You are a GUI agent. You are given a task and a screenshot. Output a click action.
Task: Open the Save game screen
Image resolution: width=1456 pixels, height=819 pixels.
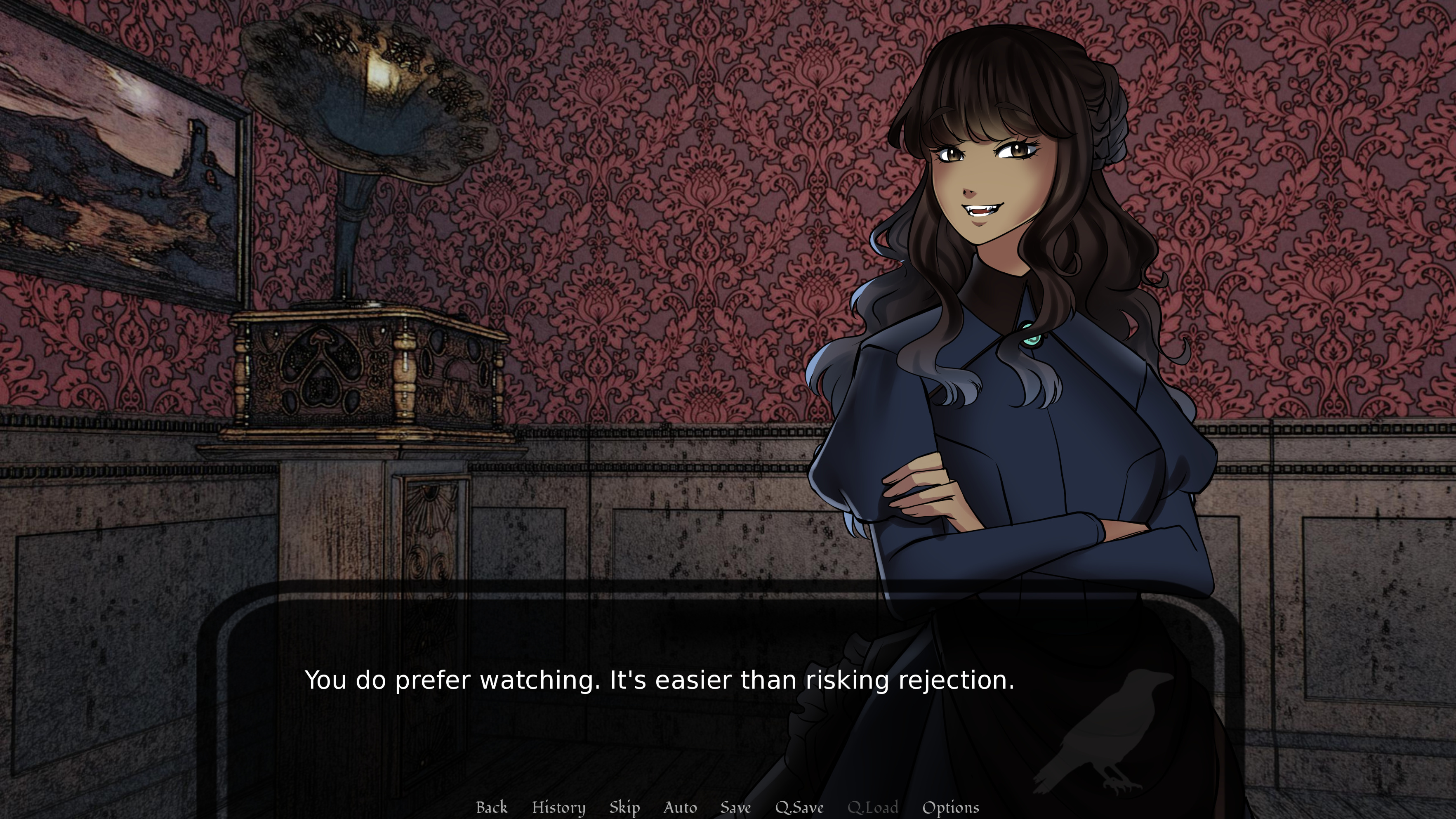735,807
